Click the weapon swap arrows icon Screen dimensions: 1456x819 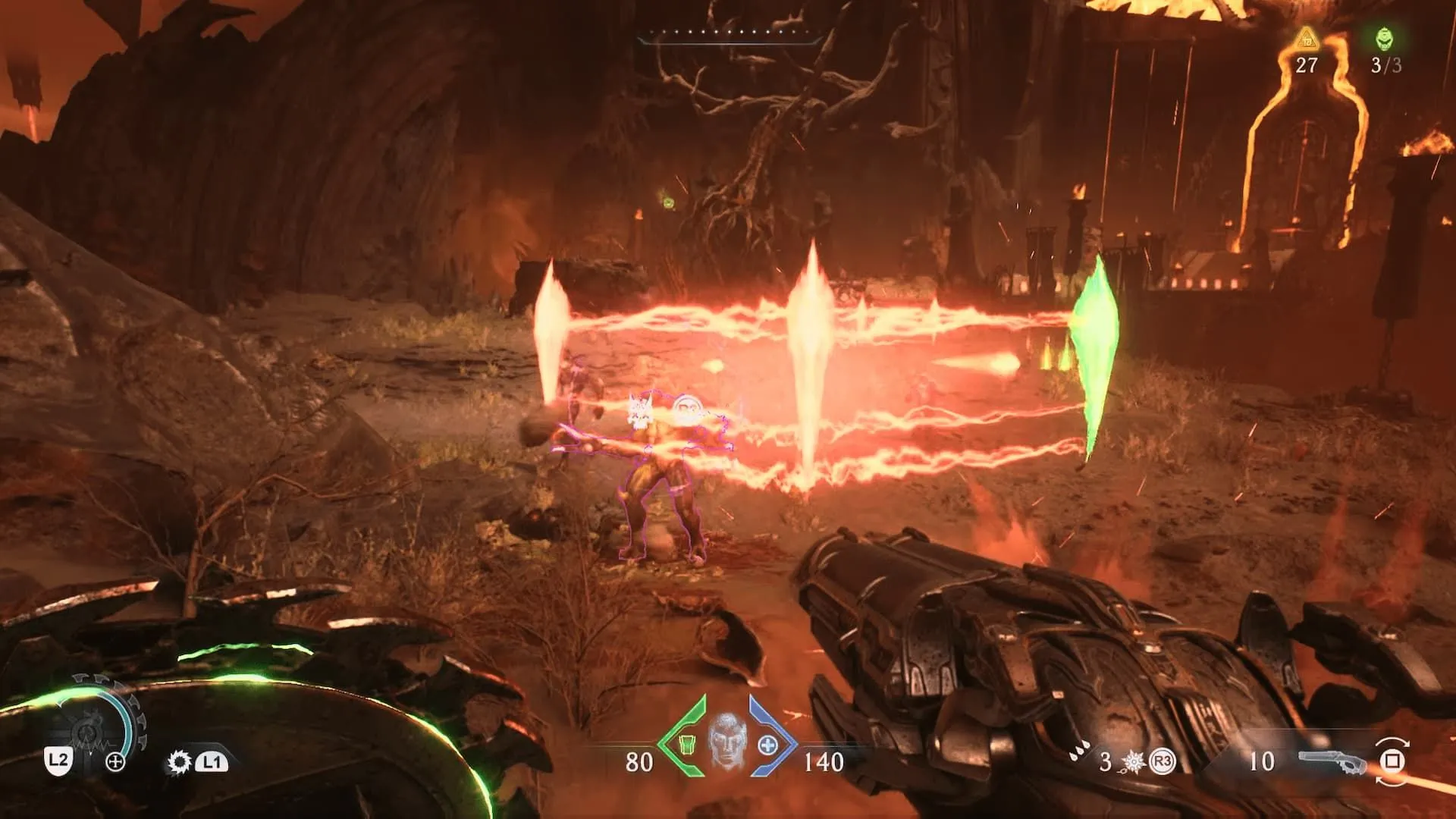click(1393, 761)
